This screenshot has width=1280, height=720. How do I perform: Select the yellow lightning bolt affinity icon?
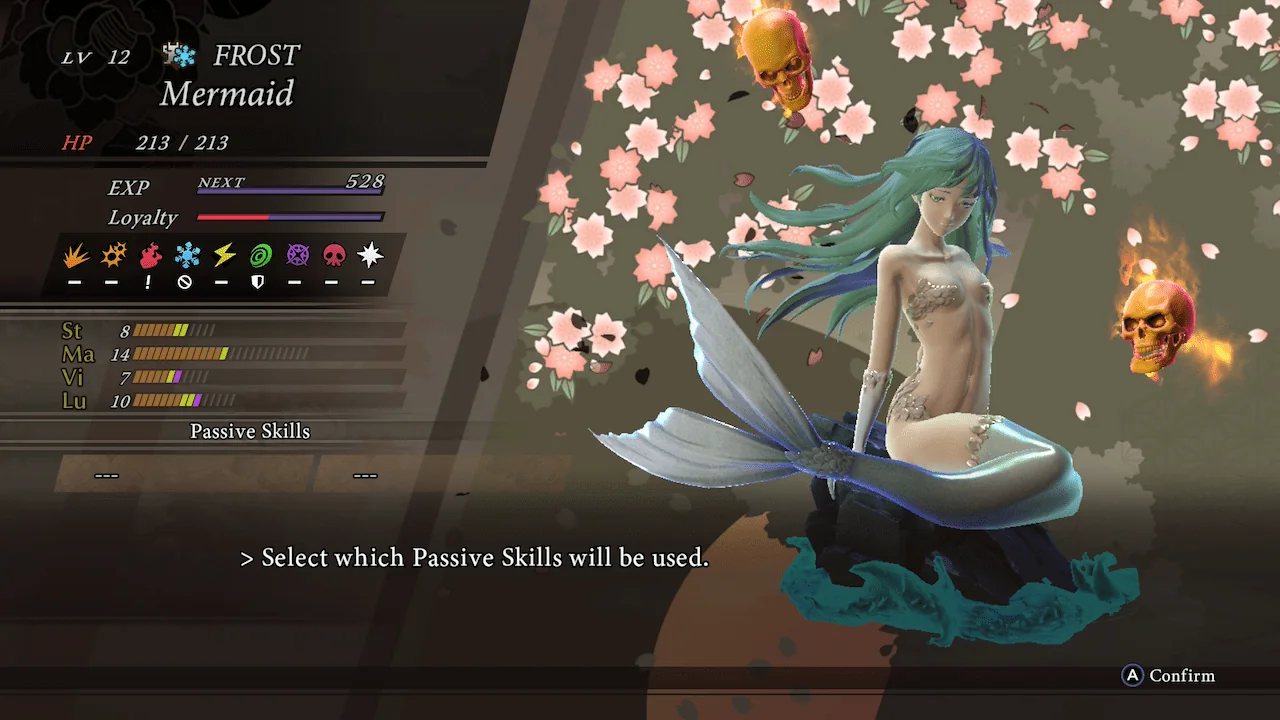click(x=223, y=256)
